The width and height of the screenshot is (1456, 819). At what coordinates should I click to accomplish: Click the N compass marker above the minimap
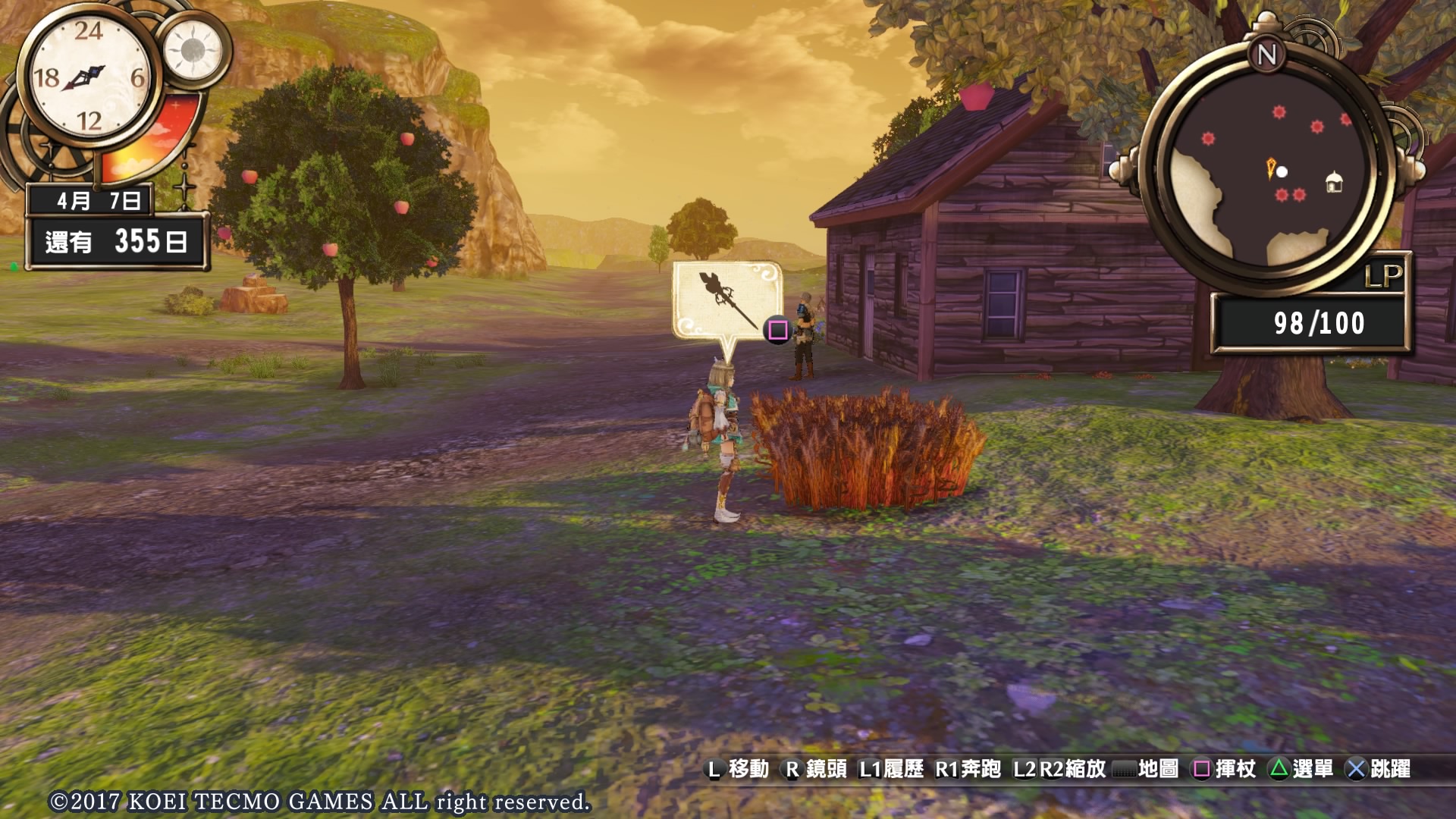(x=1266, y=55)
